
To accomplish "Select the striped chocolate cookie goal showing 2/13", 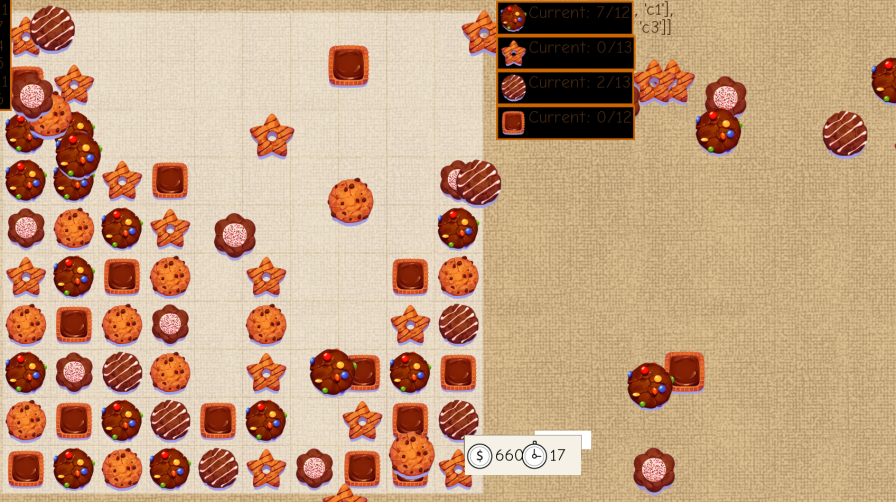I will [x=565, y=87].
